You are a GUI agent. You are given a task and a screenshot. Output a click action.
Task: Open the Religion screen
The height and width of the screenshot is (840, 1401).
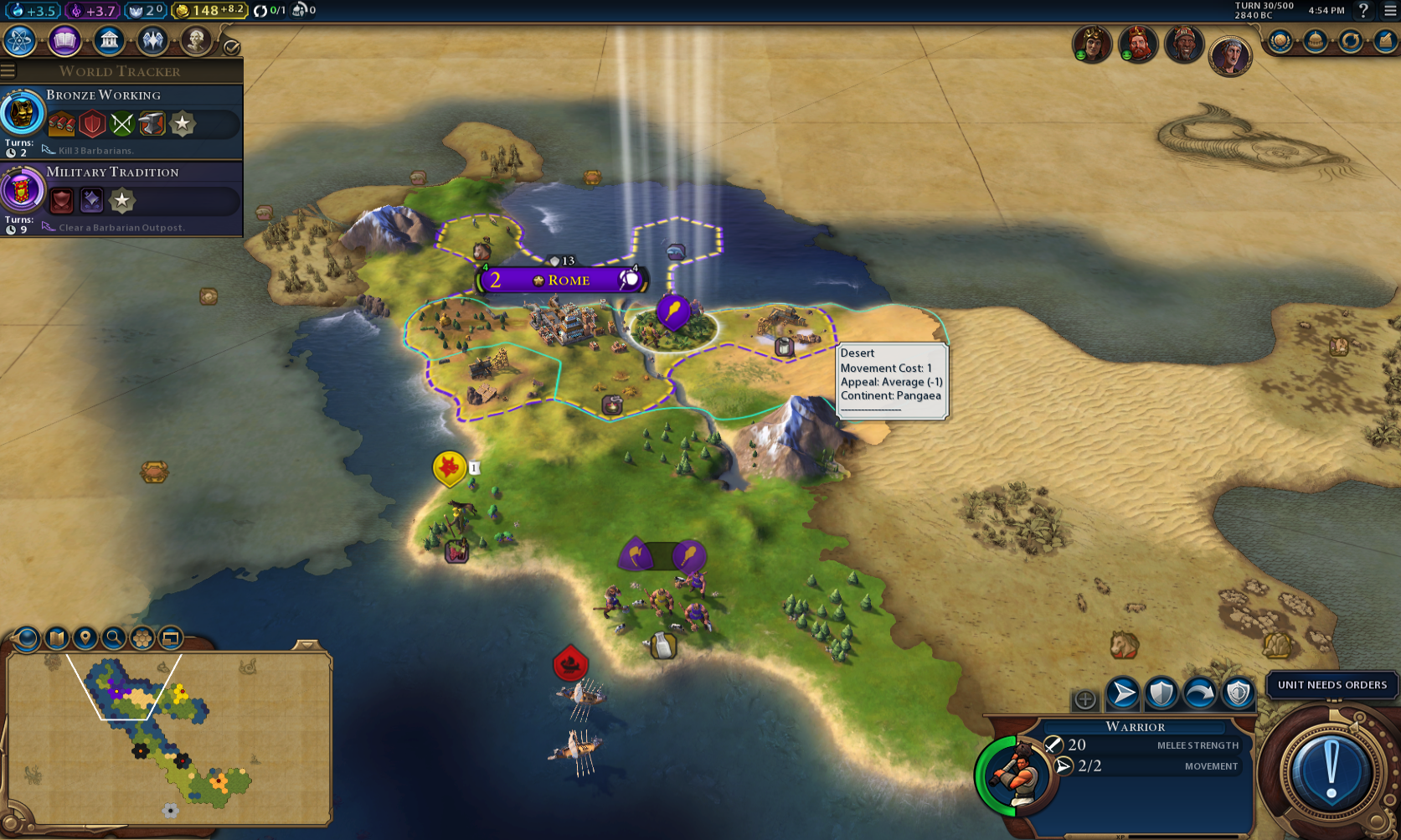(x=152, y=40)
